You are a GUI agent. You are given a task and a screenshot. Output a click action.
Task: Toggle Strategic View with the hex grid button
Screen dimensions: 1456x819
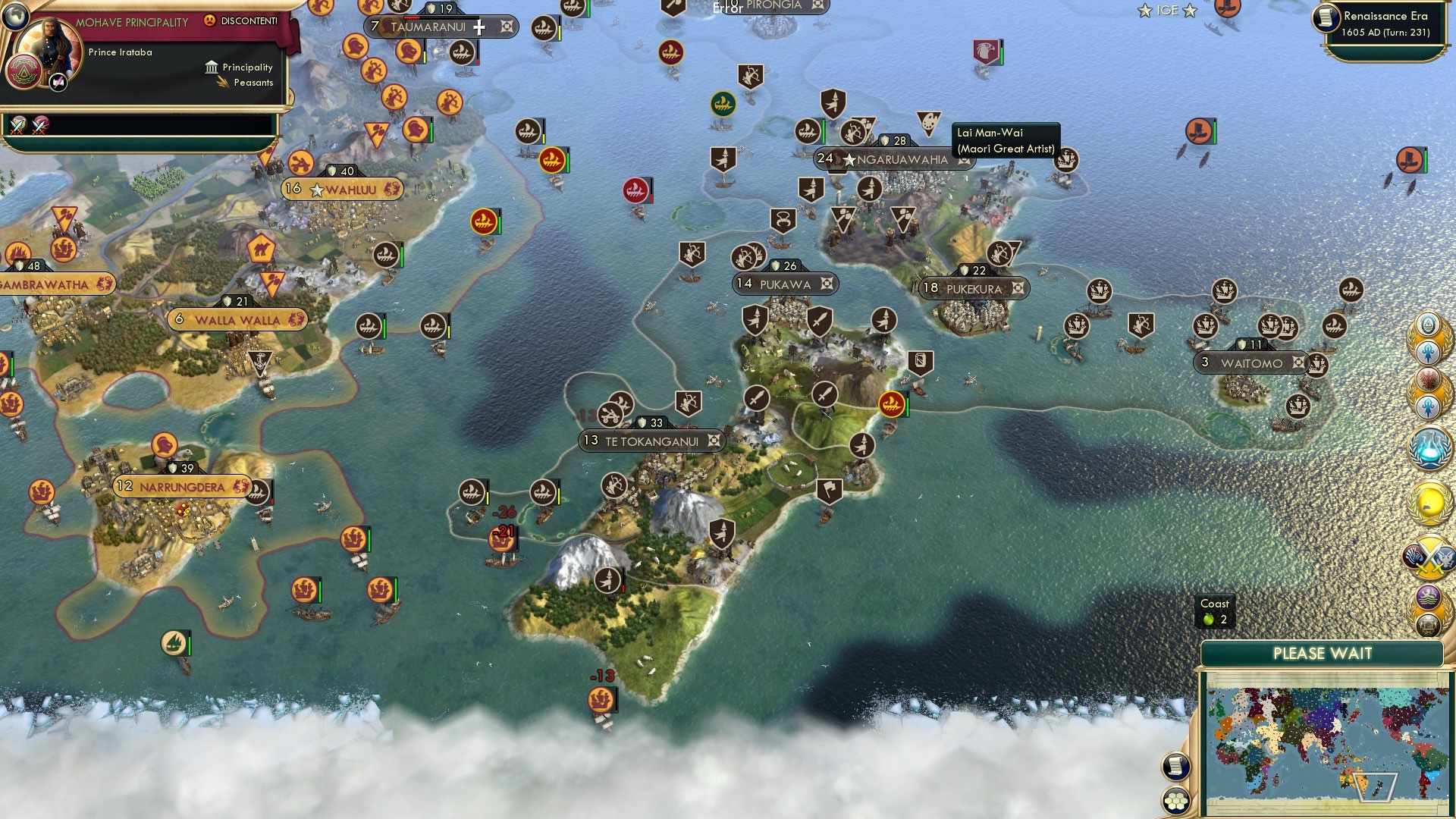(1175, 801)
